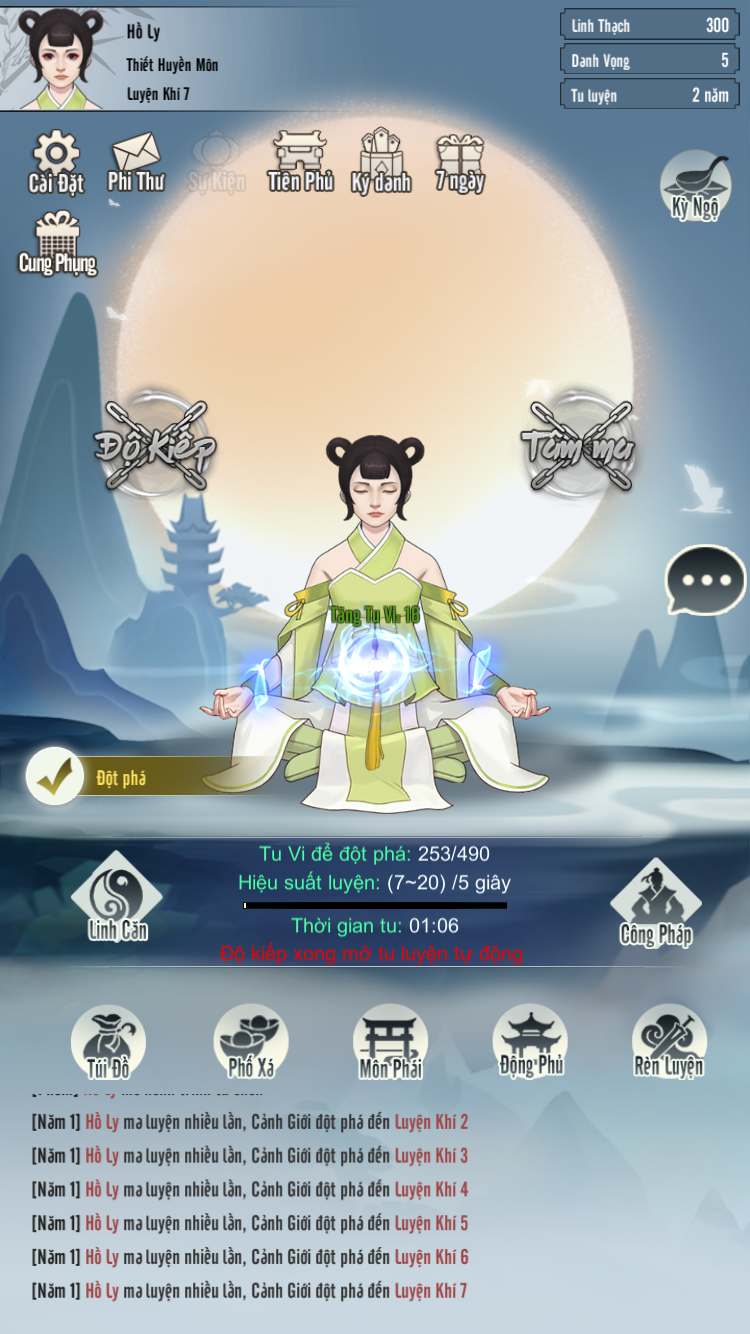Open the Rèn Luyện training menu
Screen dimensions: 750x1334
pos(669,1041)
